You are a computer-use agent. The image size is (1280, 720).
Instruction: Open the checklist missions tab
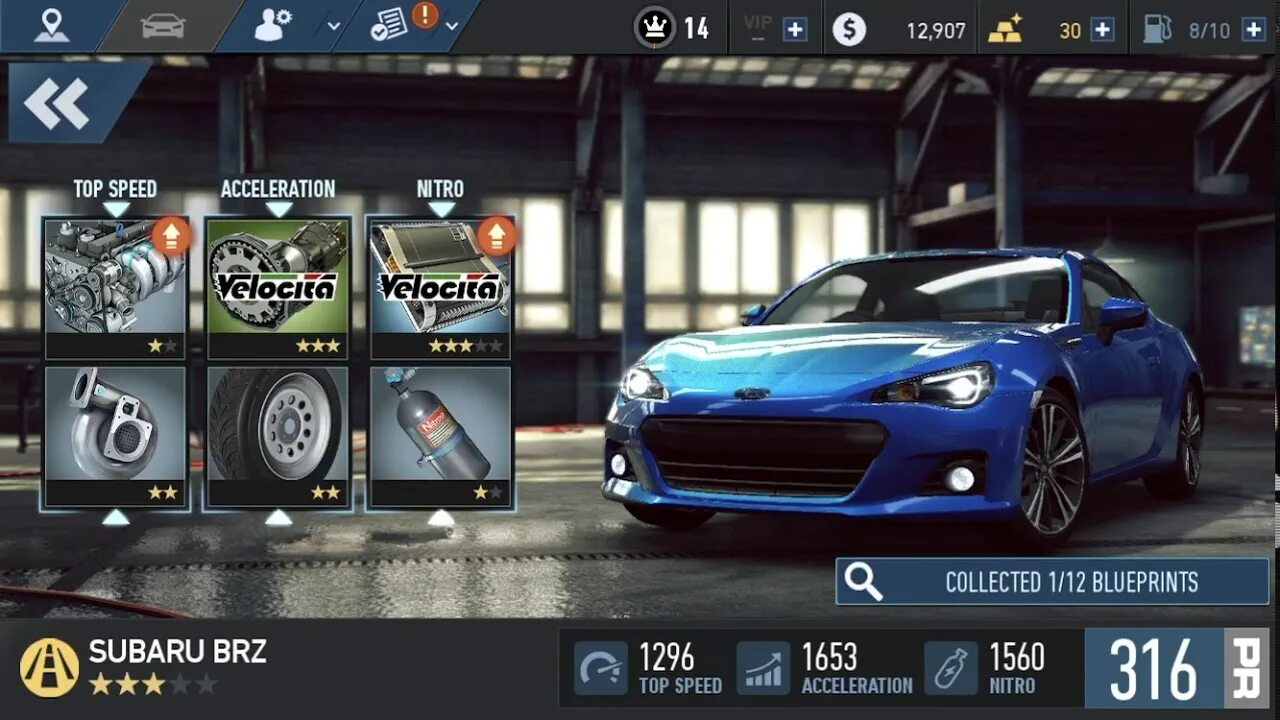[388, 26]
